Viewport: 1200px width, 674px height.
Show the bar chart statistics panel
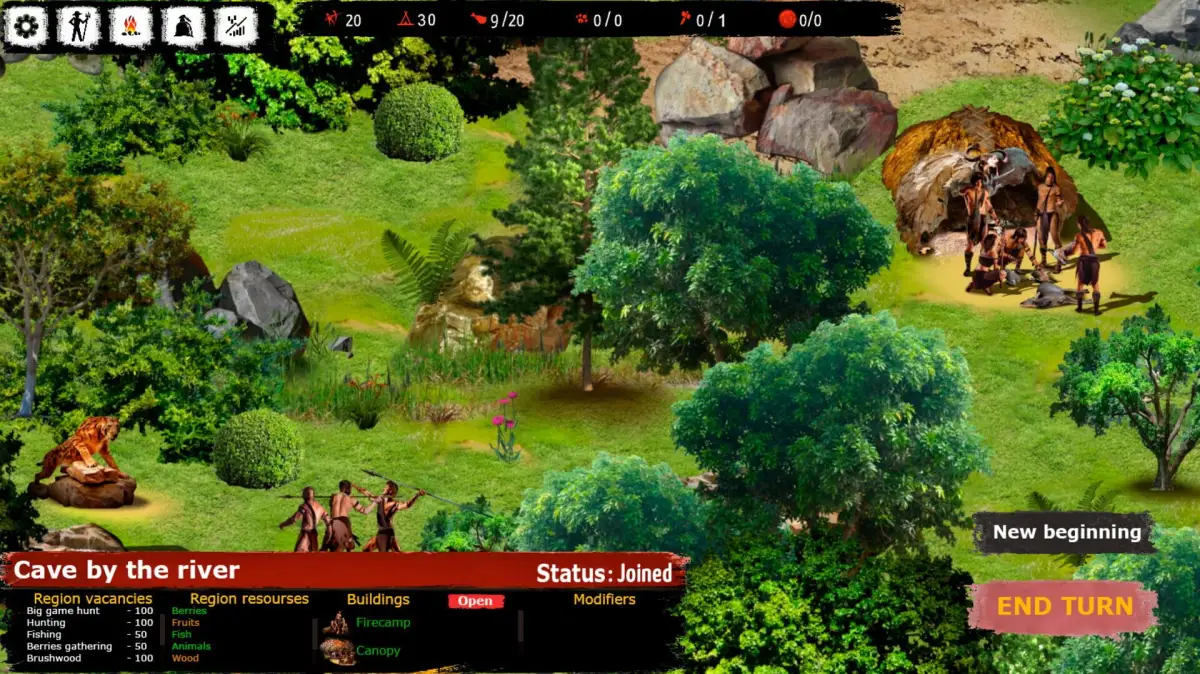coord(236,27)
